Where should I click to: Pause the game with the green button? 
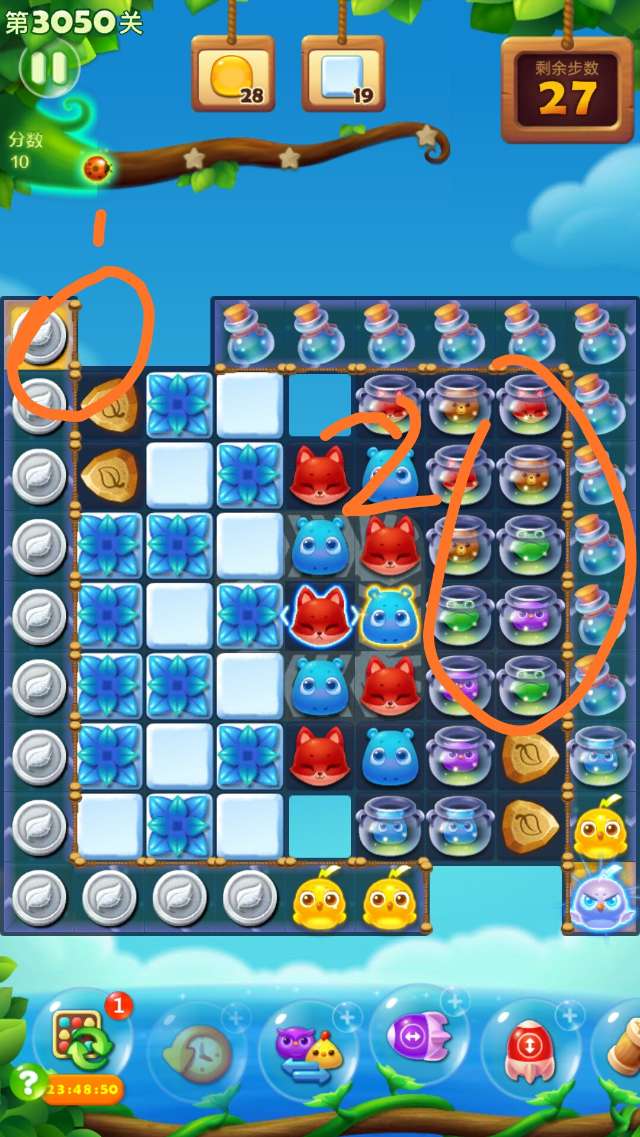[49, 68]
